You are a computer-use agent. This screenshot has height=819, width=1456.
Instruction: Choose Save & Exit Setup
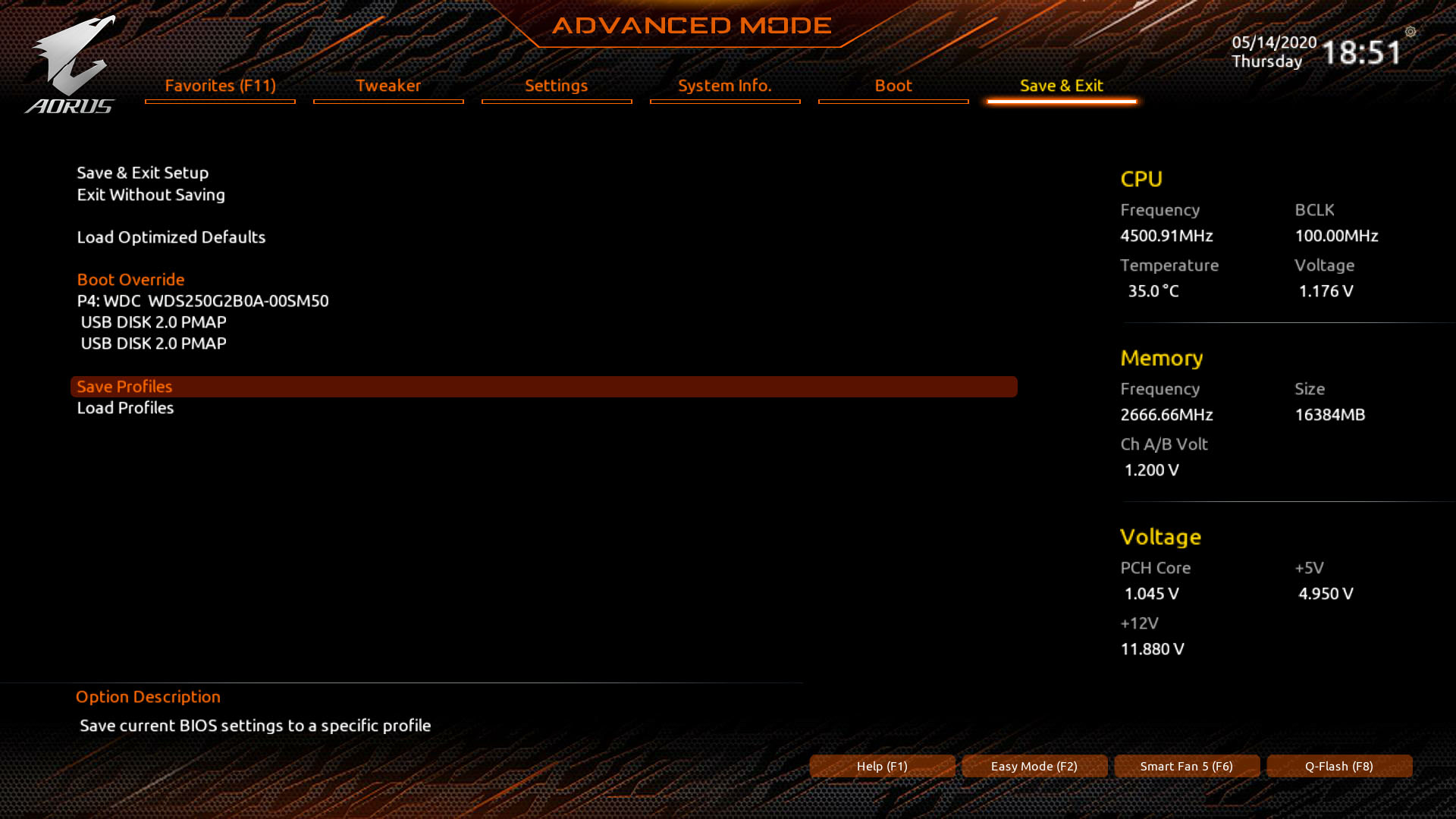coord(143,173)
